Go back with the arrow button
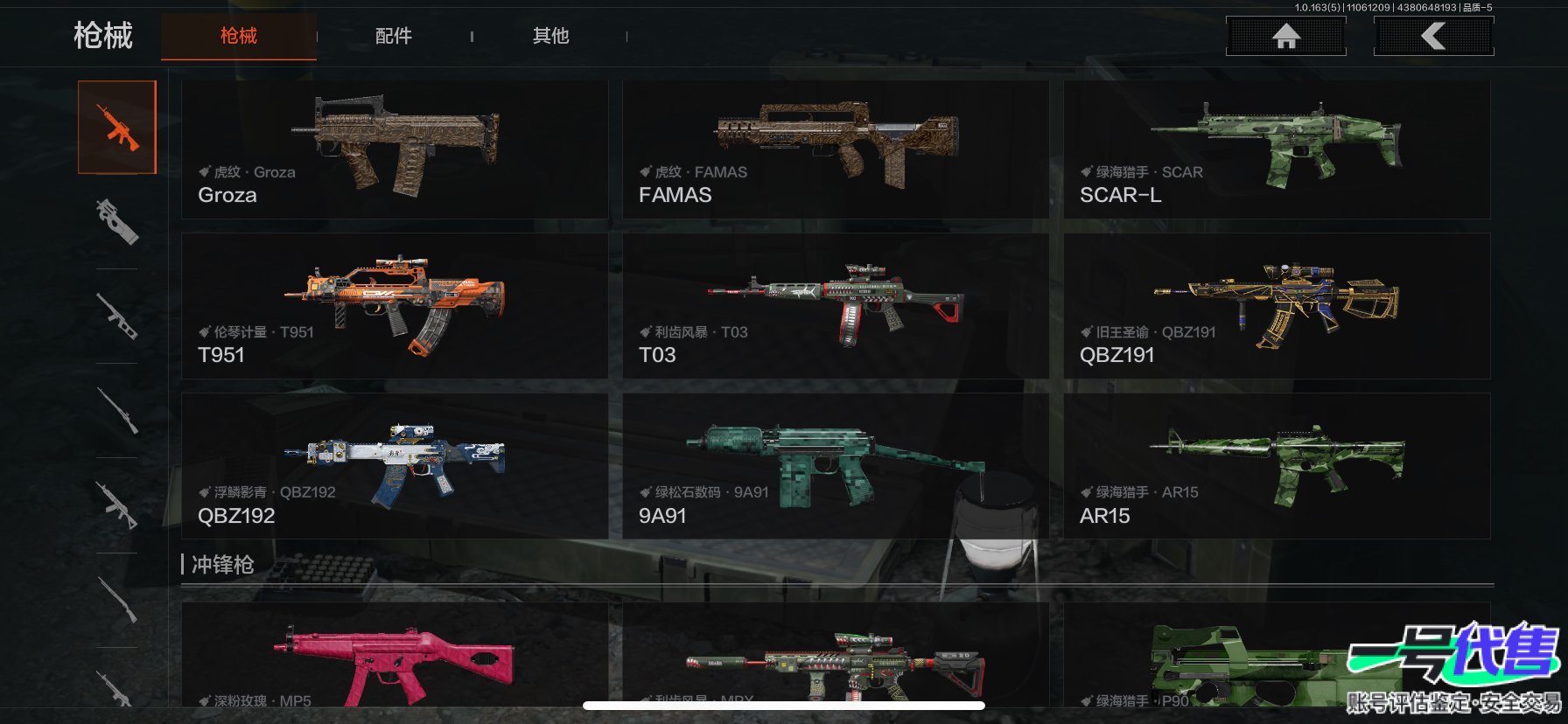Image resolution: width=1568 pixels, height=724 pixels. (1433, 37)
